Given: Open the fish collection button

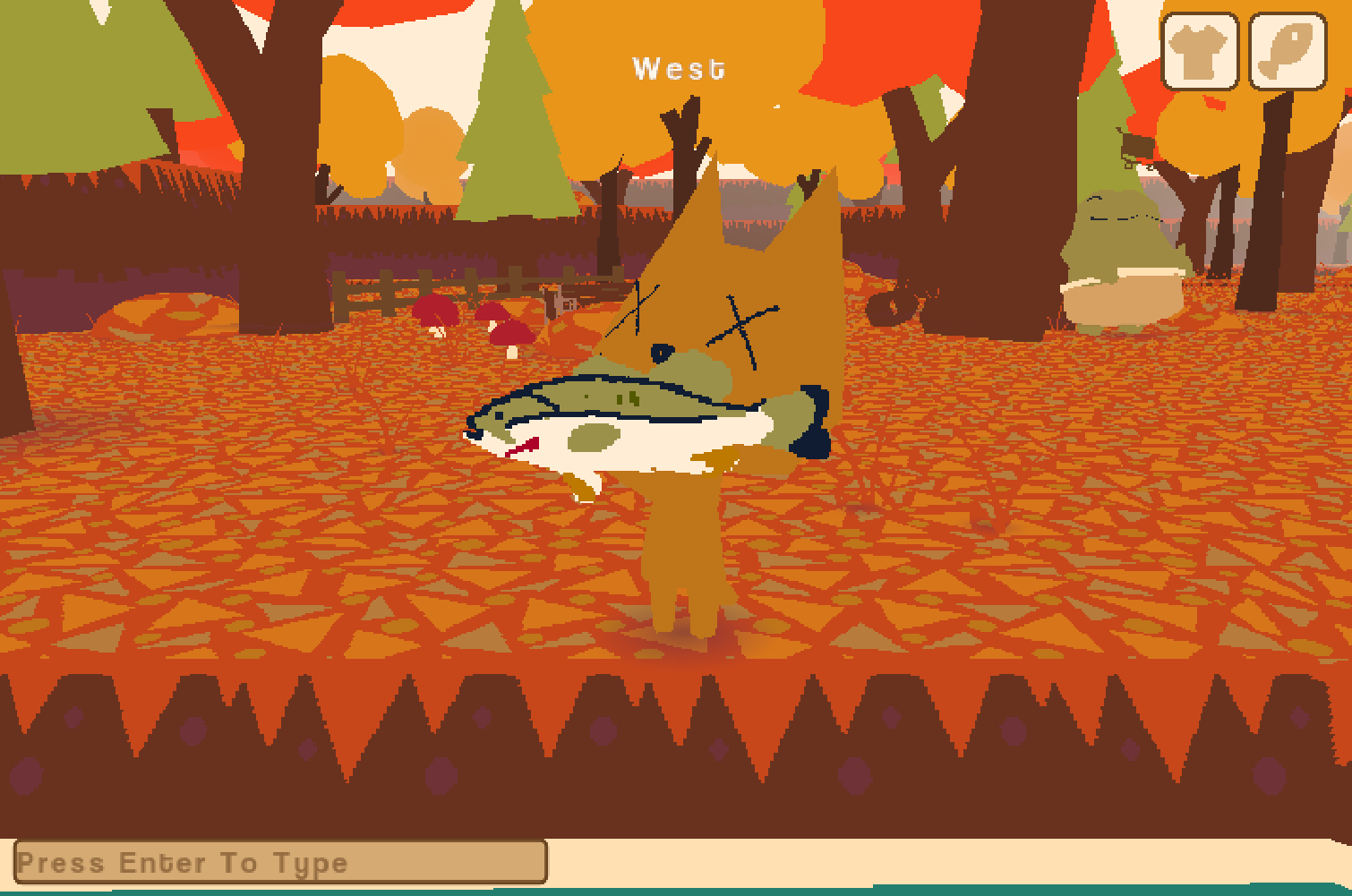Looking at the screenshot, I should point(1288,51).
